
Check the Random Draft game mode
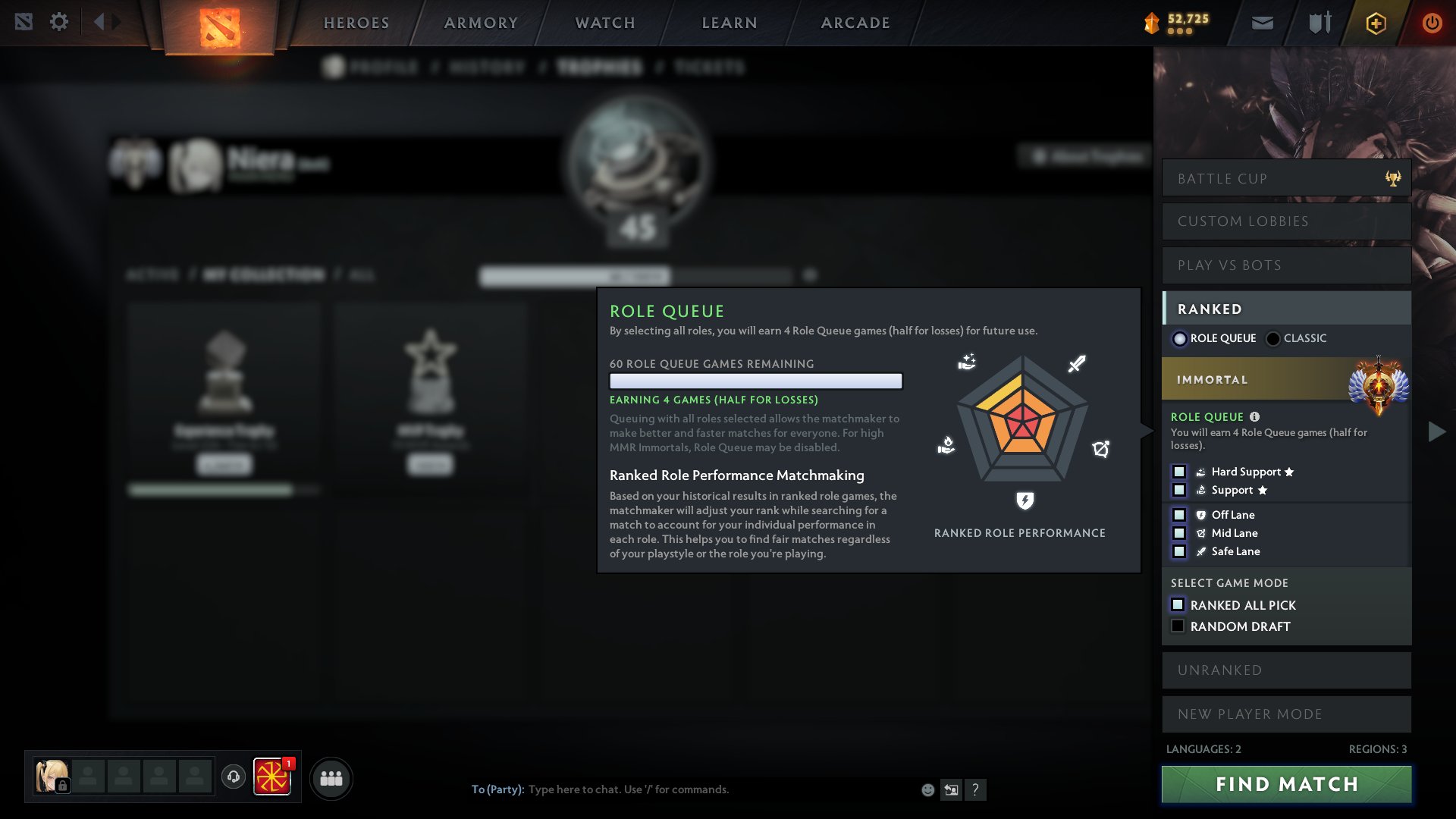click(1178, 625)
